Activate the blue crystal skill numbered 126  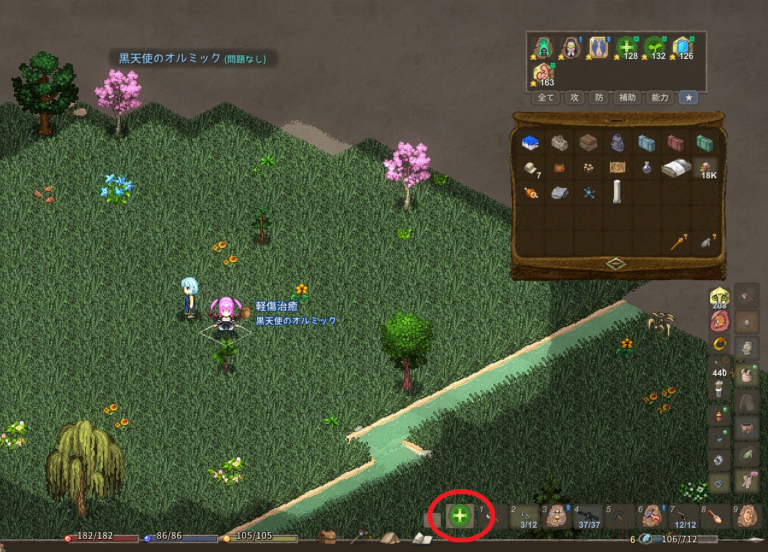tap(683, 48)
